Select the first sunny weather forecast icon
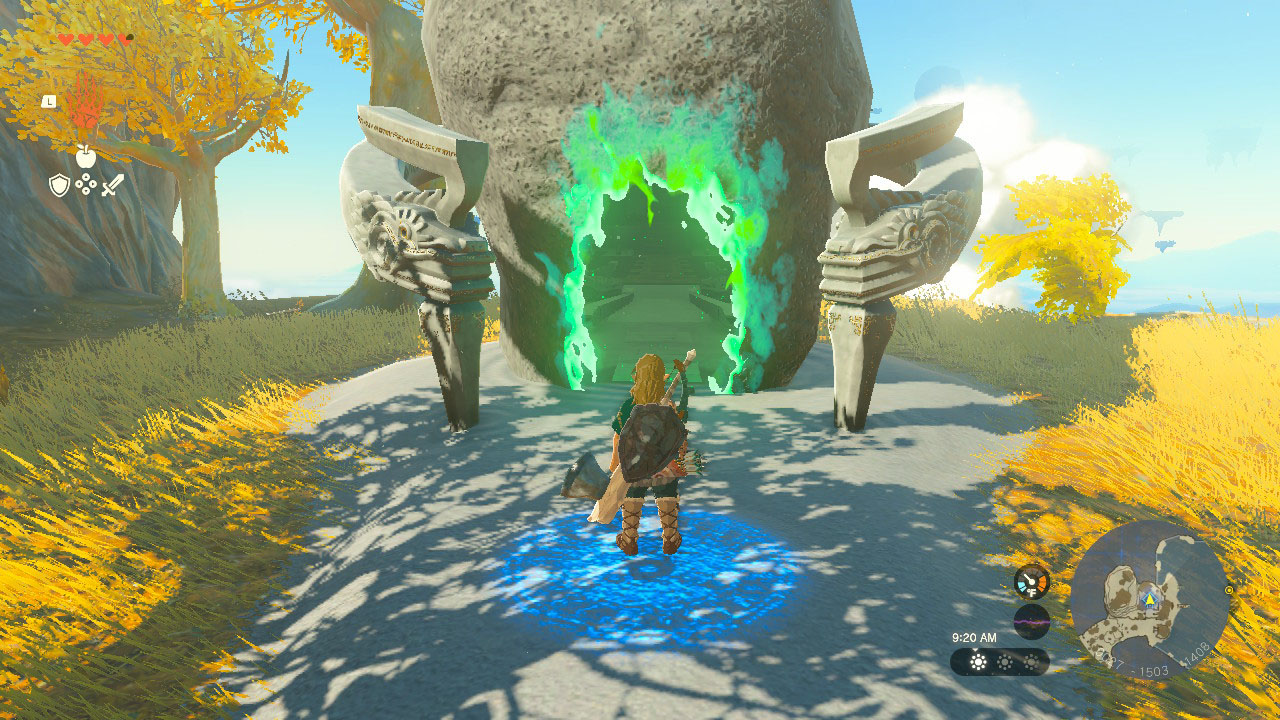The height and width of the screenshot is (720, 1280). tap(977, 663)
